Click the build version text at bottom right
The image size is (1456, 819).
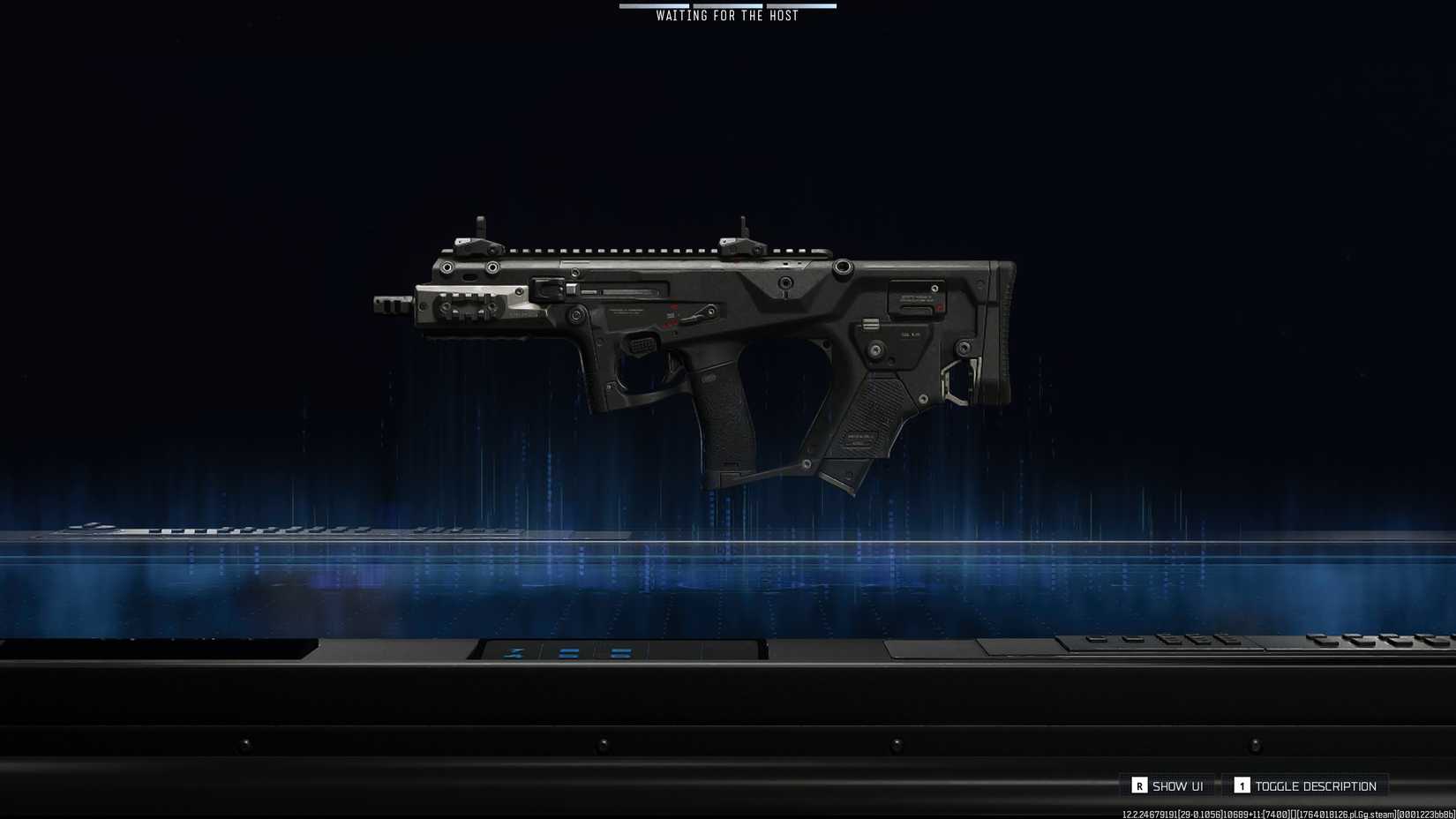[1284, 813]
